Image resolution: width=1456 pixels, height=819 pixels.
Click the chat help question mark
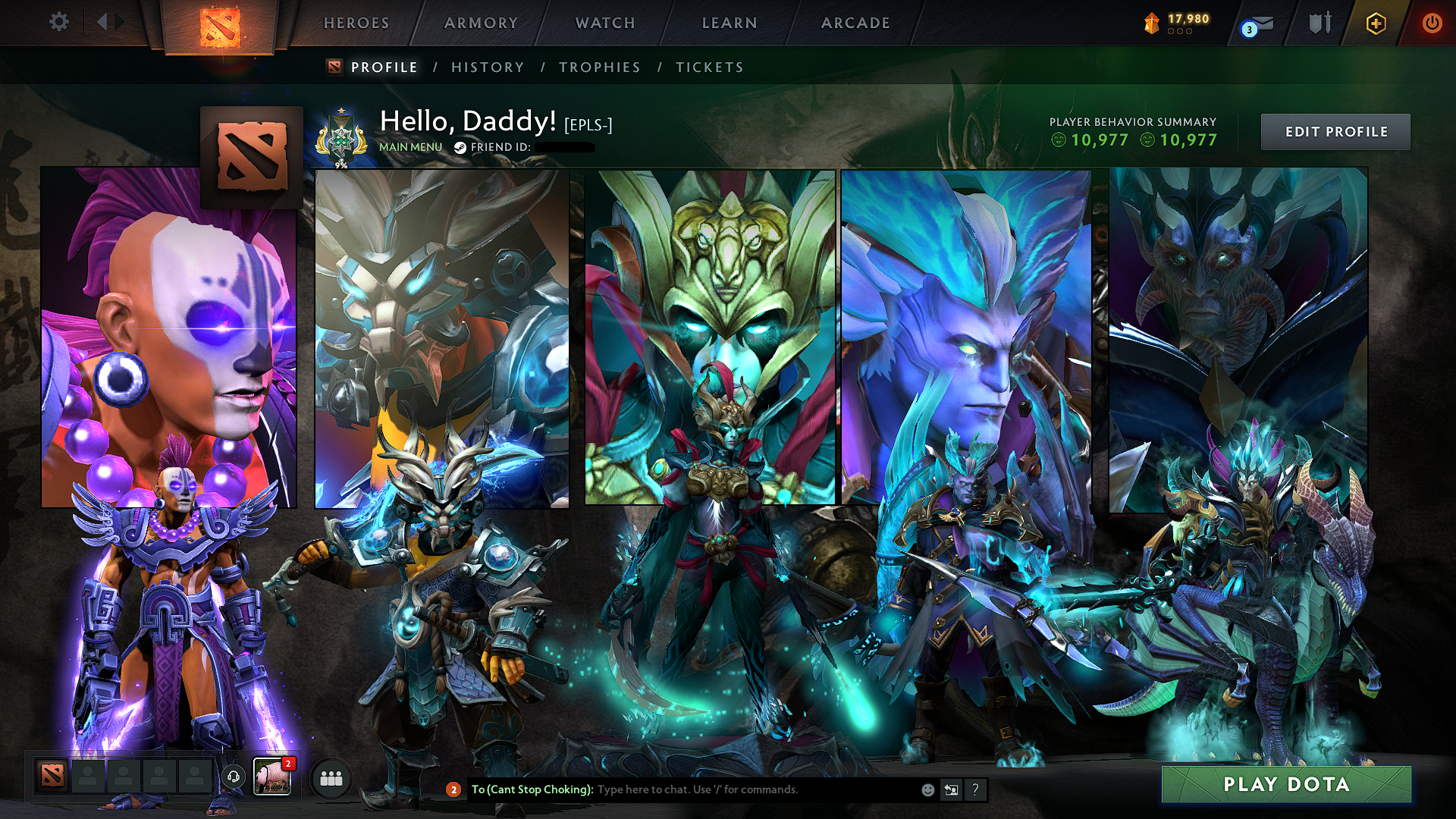(x=974, y=790)
